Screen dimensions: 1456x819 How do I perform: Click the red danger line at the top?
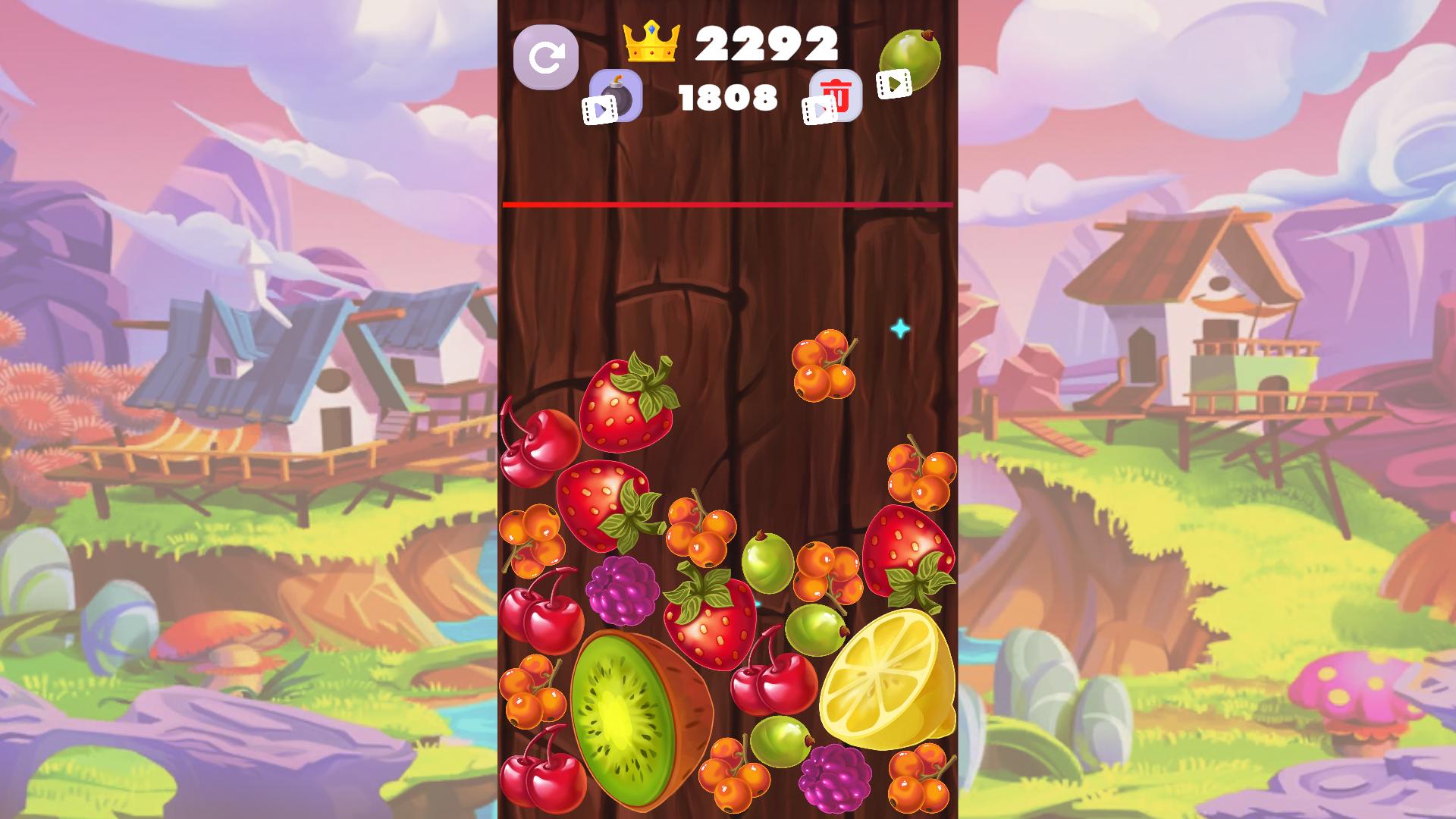[726, 205]
